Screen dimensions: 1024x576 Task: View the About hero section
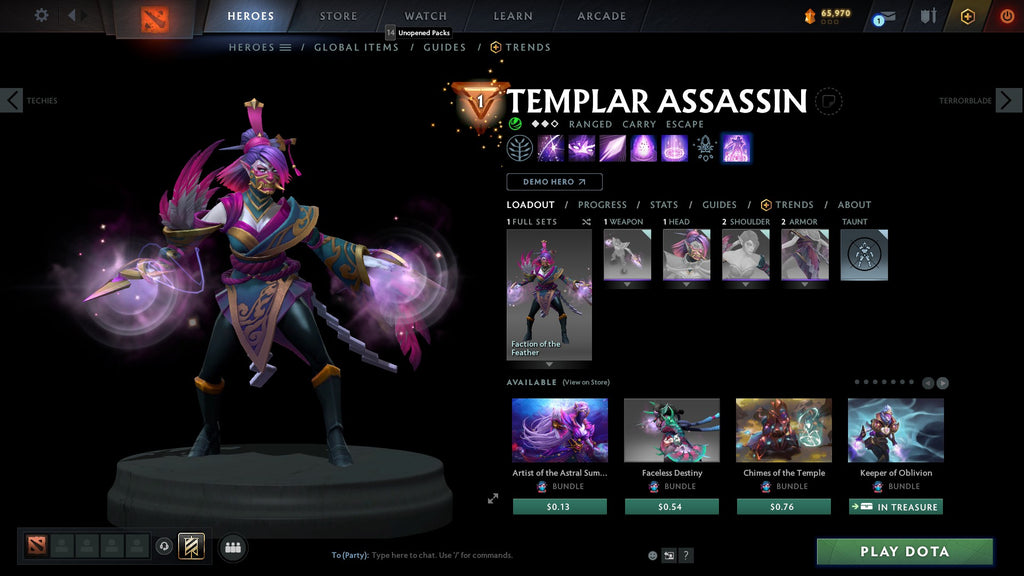pos(854,205)
